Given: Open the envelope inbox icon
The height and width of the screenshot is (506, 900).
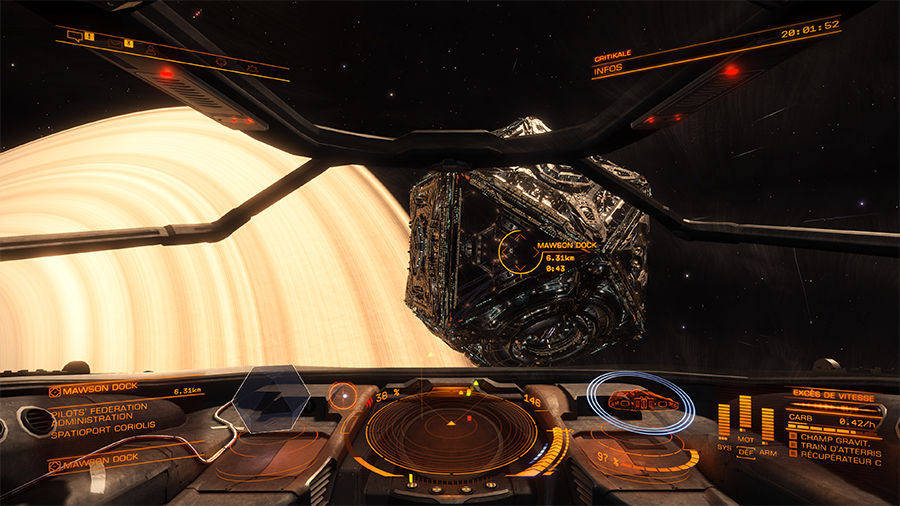Looking at the screenshot, I should [116, 43].
